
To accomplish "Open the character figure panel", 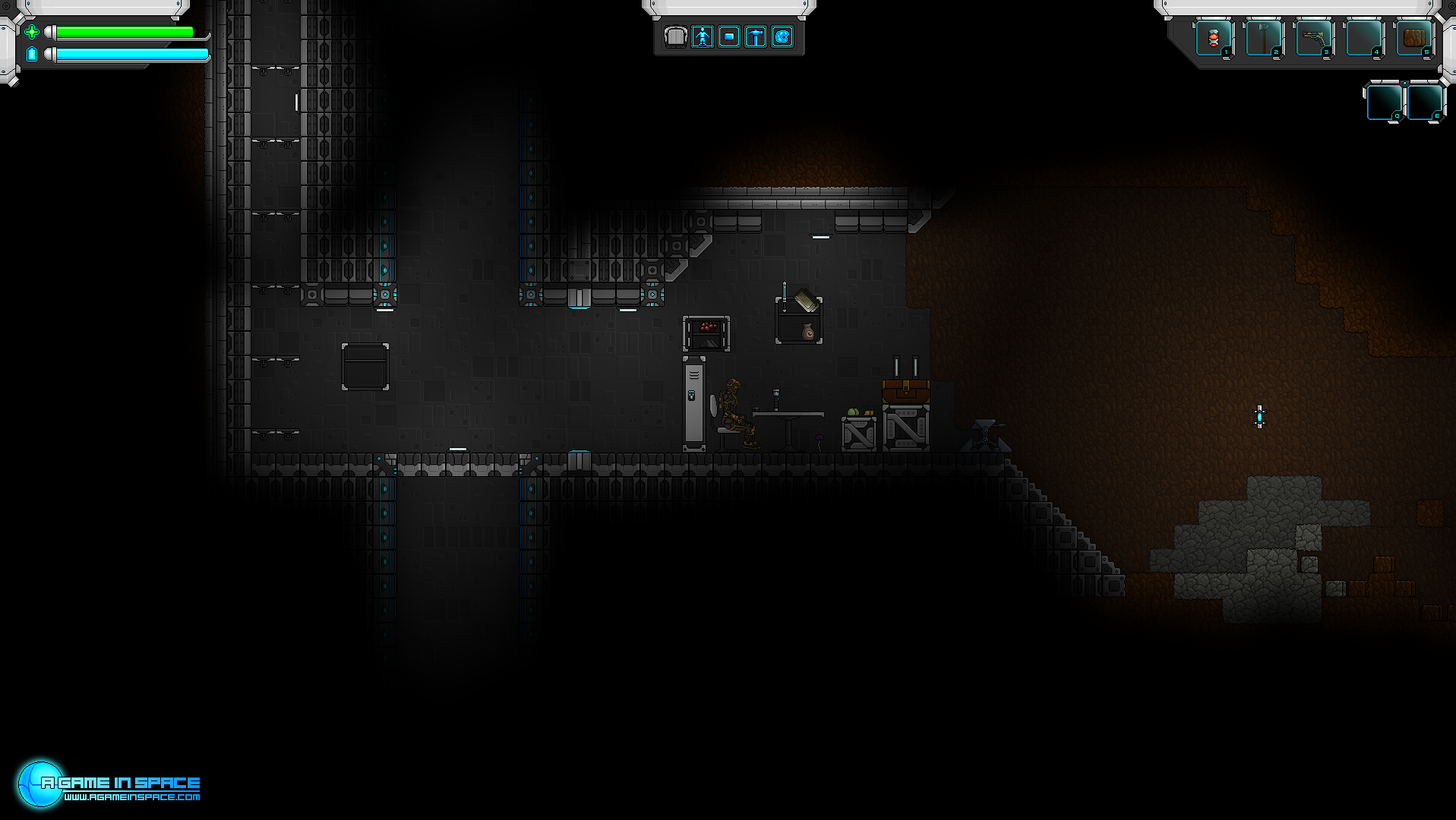I will point(703,36).
